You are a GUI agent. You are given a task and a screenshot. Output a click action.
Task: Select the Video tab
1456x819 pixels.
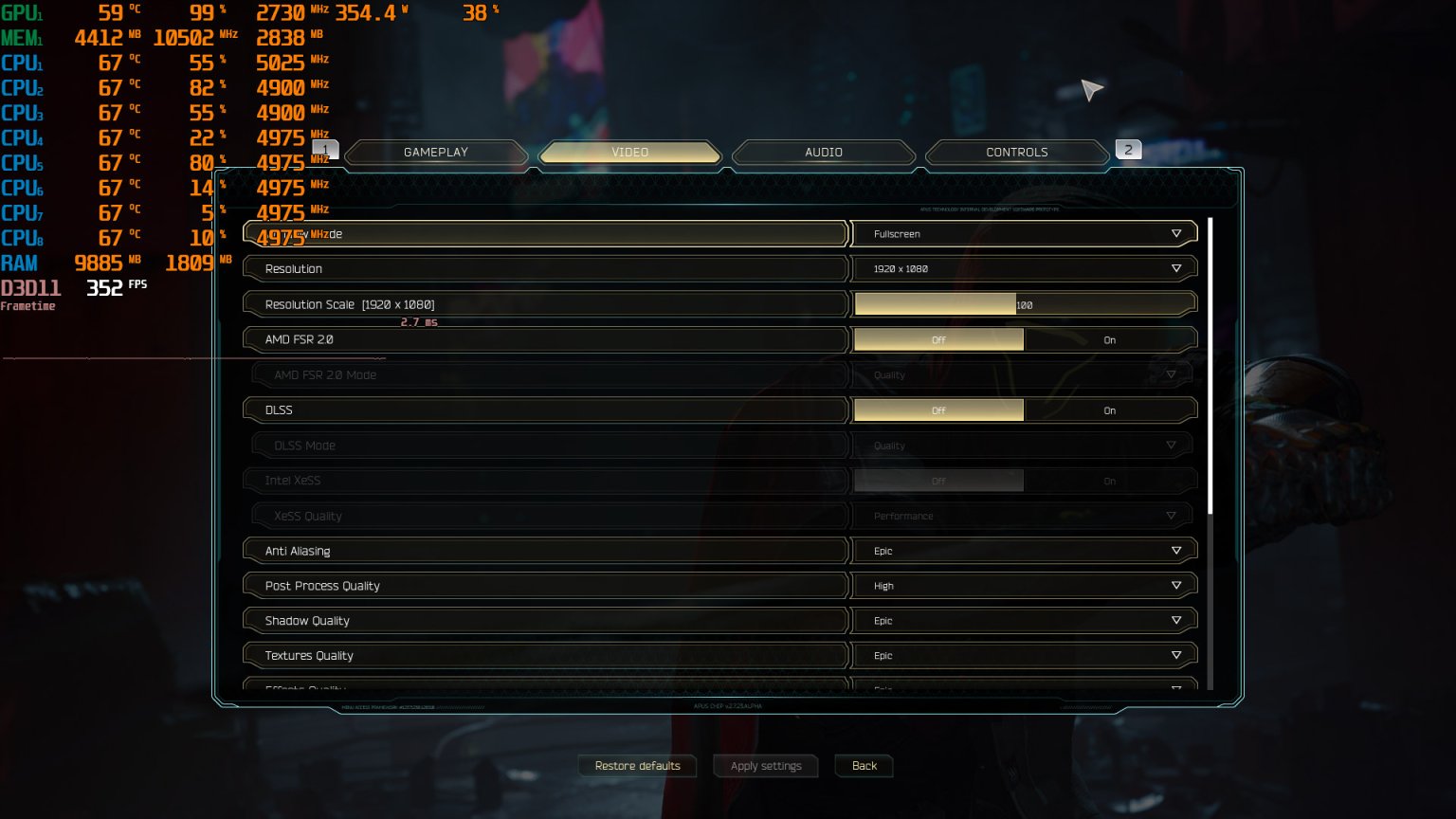point(629,152)
